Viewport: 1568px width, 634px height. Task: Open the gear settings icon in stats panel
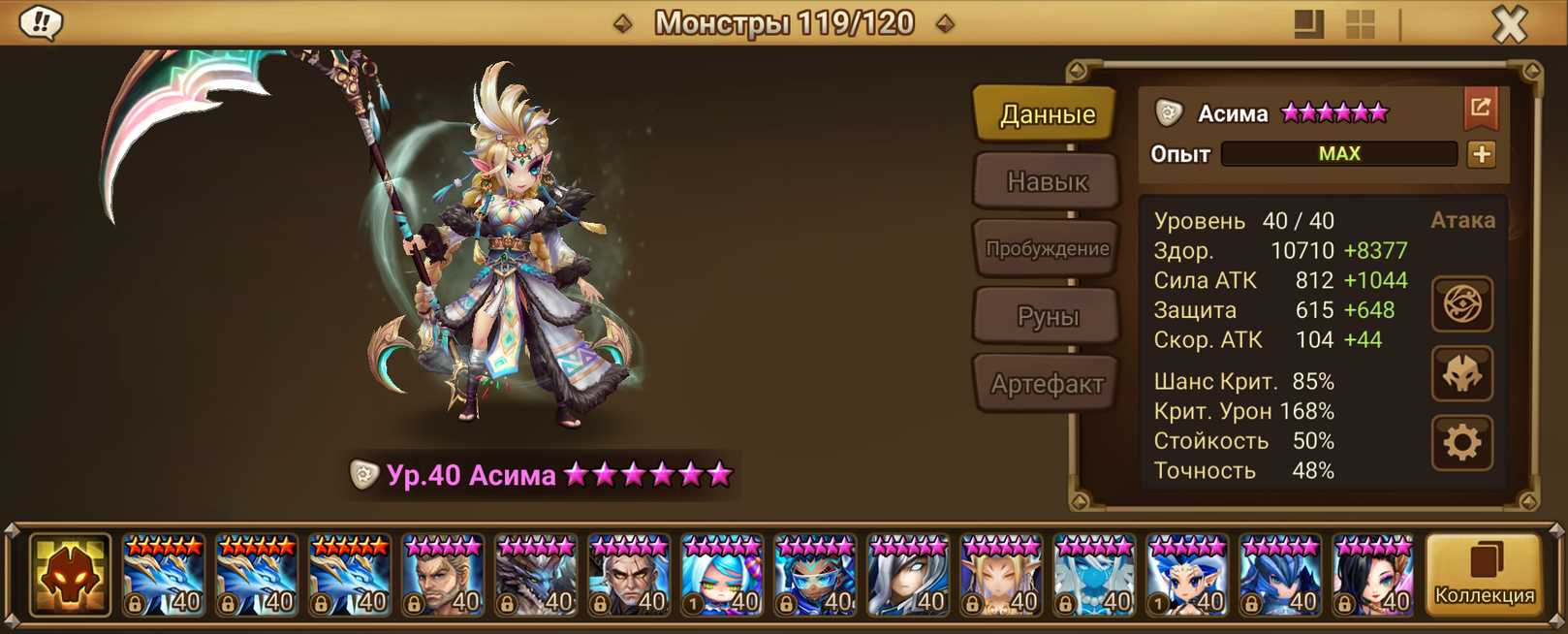click(x=1461, y=443)
